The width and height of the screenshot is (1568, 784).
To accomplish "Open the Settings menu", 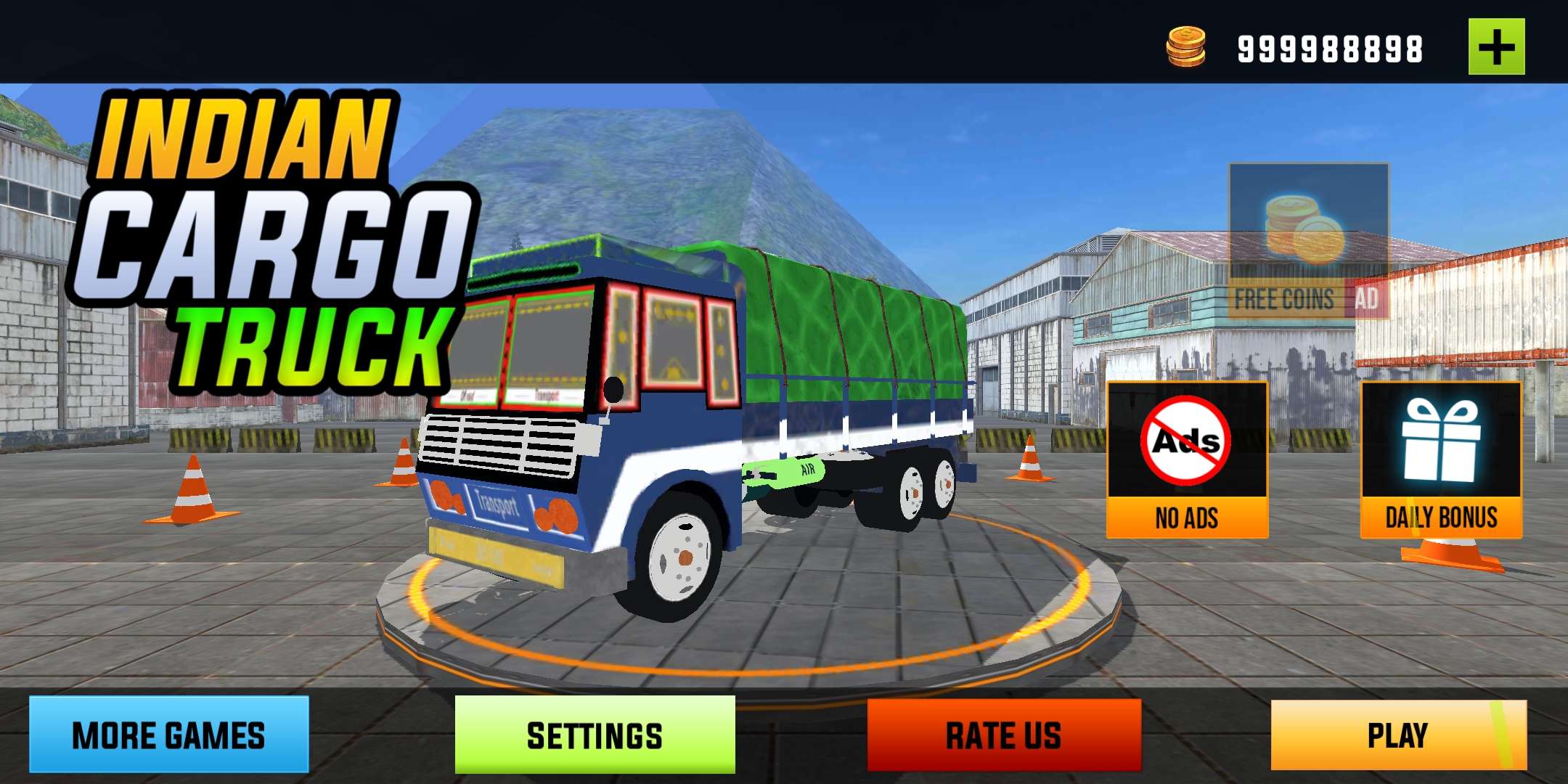I will pyautogui.click(x=595, y=735).
